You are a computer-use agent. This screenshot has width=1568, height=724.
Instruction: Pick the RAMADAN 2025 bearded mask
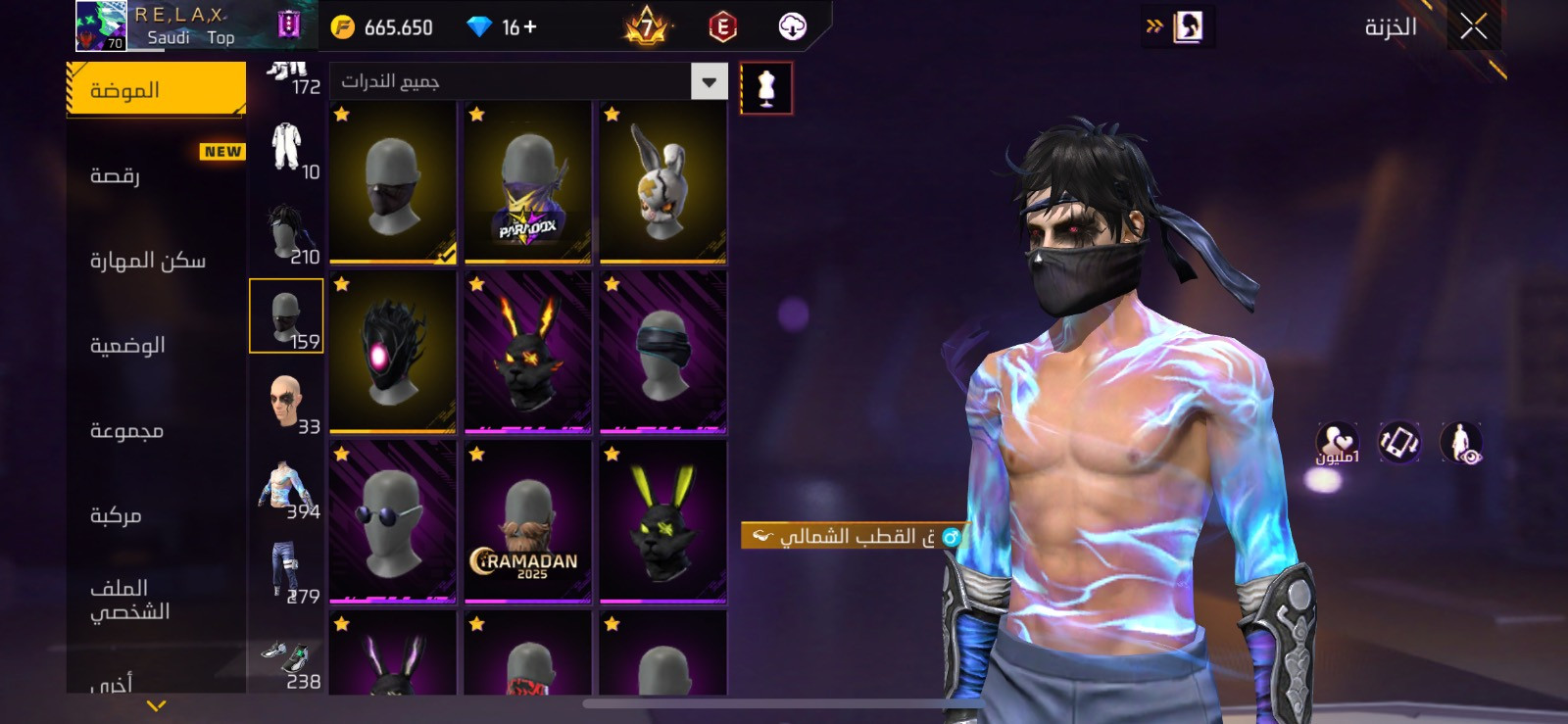tap(528, 521)
